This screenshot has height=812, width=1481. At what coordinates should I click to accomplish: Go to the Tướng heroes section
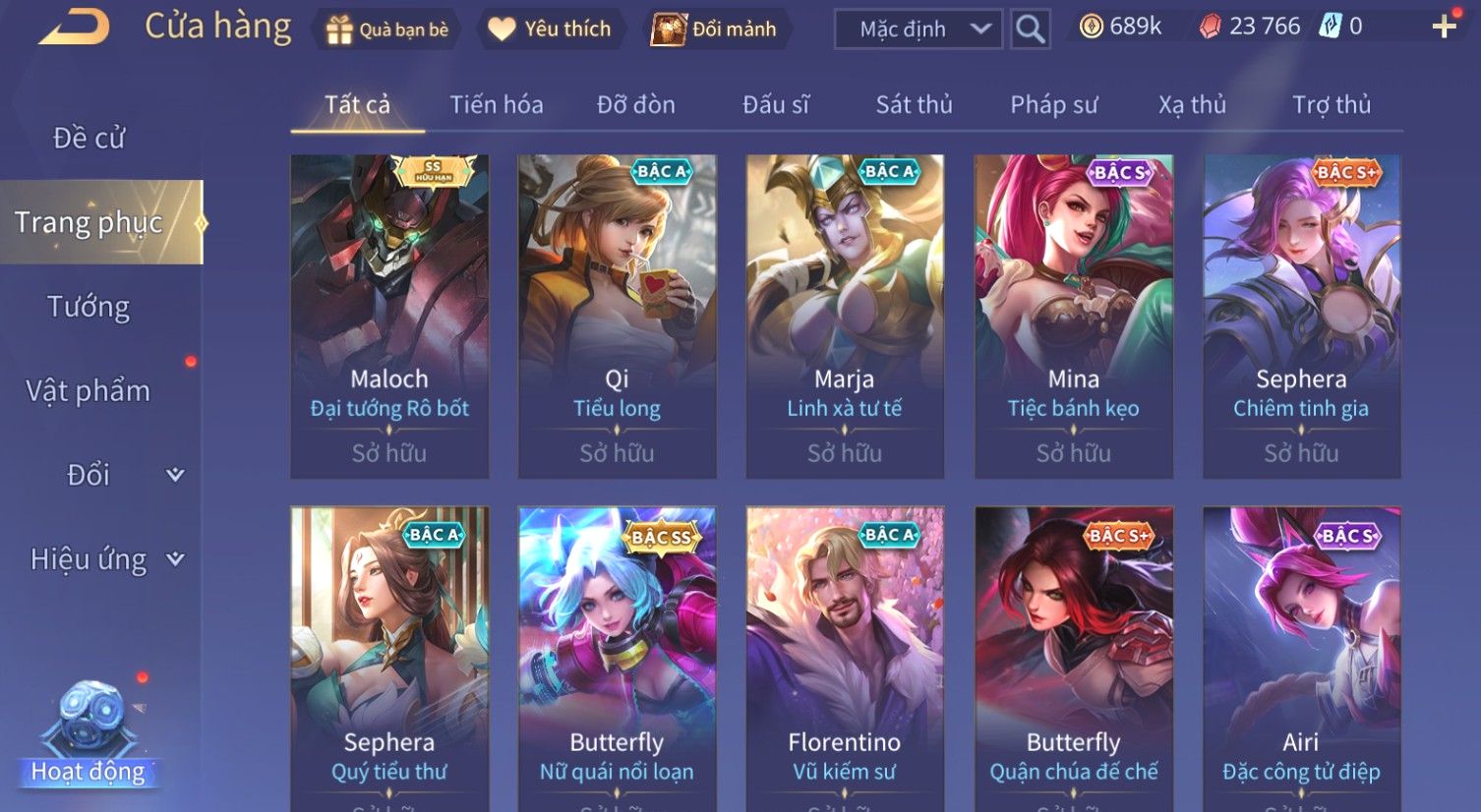click(89, 307)
